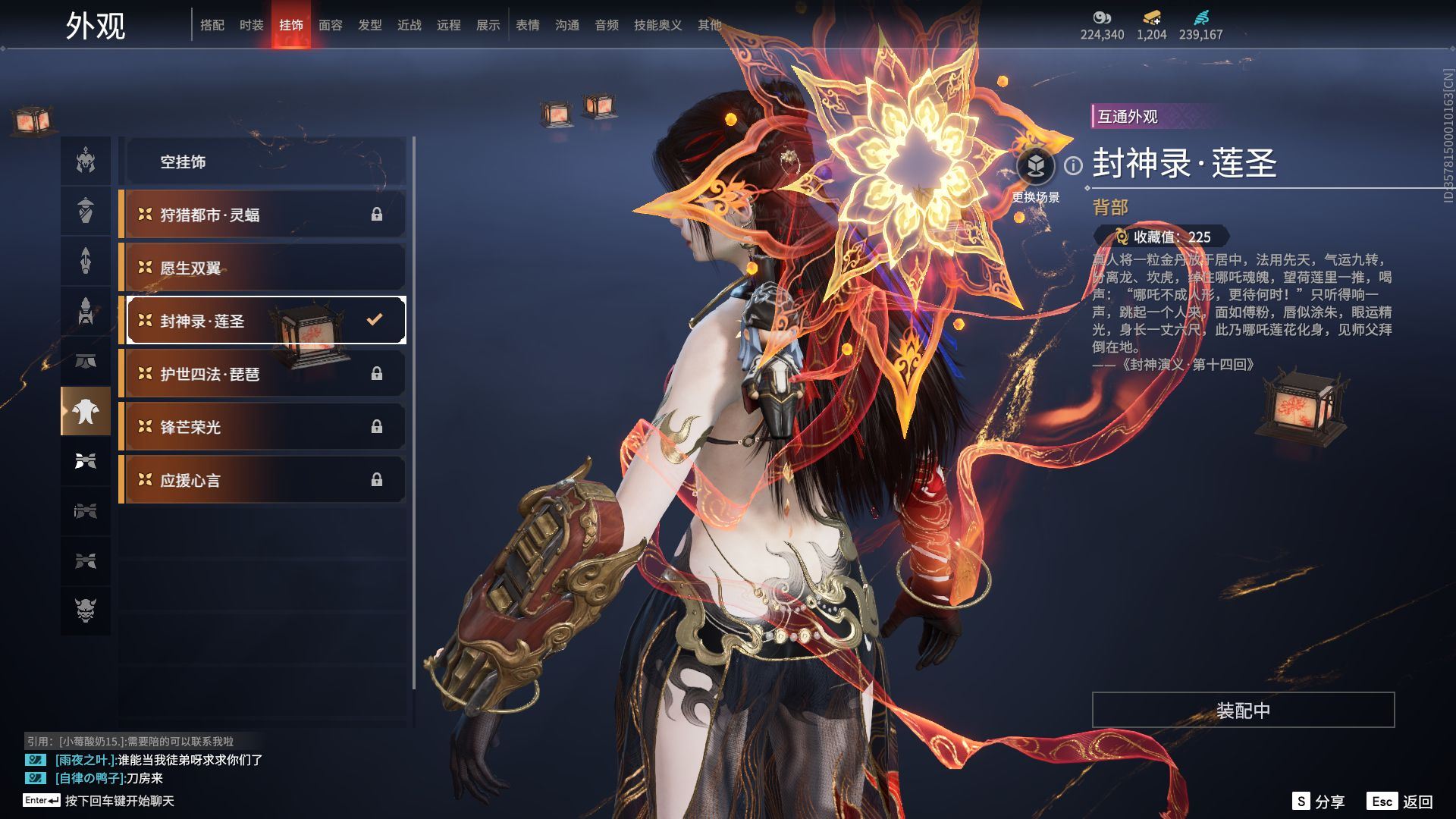Show item info via the circled i icon
This screenshot has height=819, width=1456.
pyautogui.click(x=1073, y=165)
